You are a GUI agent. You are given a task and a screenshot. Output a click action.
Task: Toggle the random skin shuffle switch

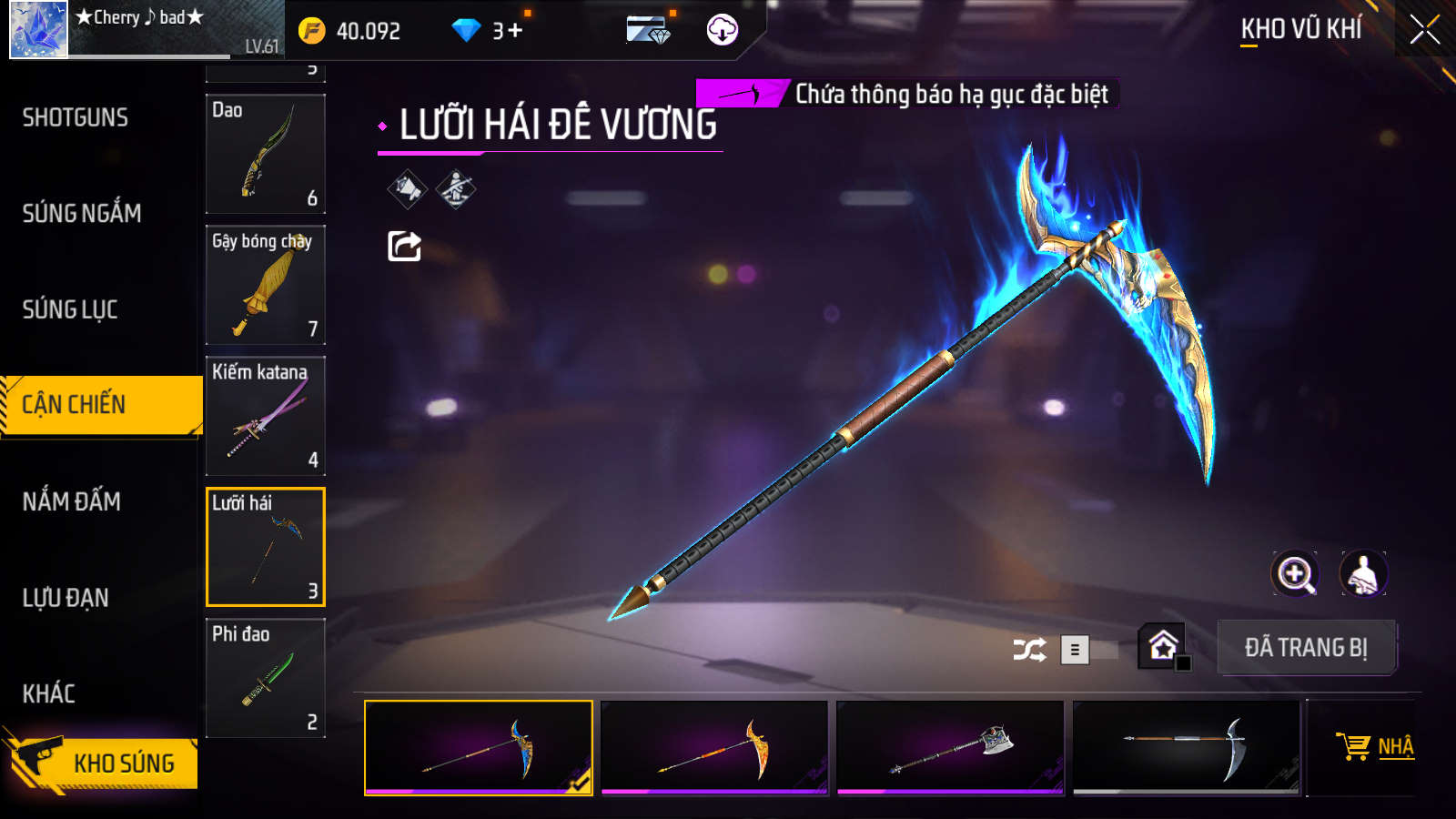coord(1088,650)
